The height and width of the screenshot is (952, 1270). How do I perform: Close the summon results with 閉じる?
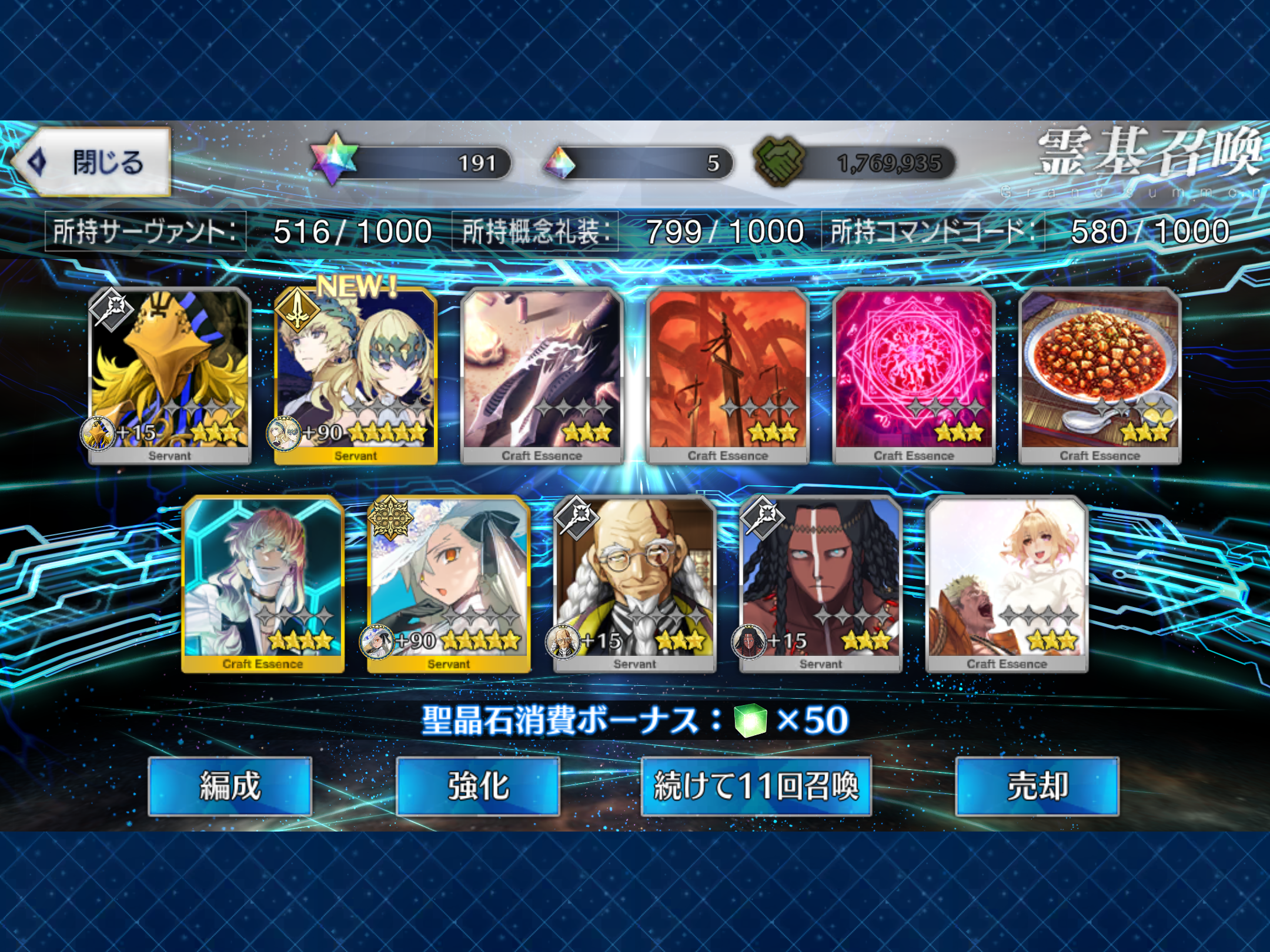[94, 162]
